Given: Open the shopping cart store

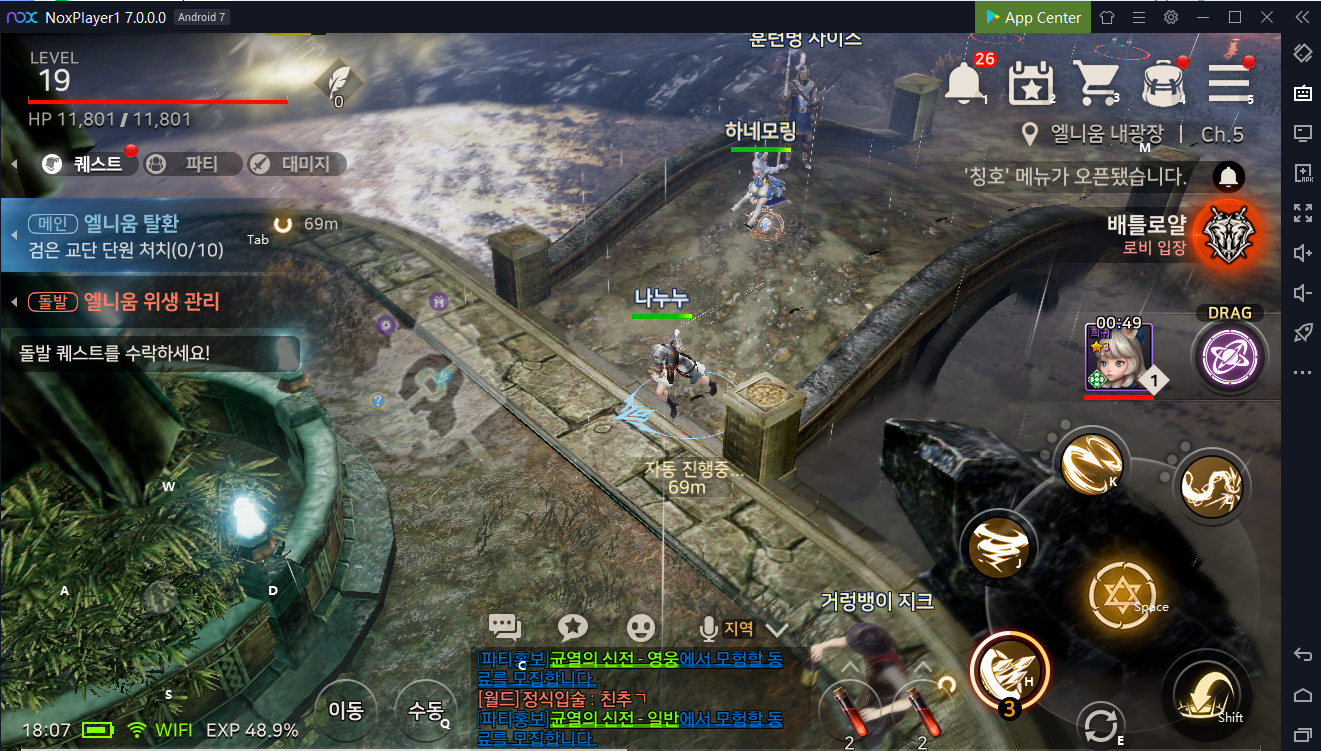Looking at the screenshot, I should pos(1096,82).
